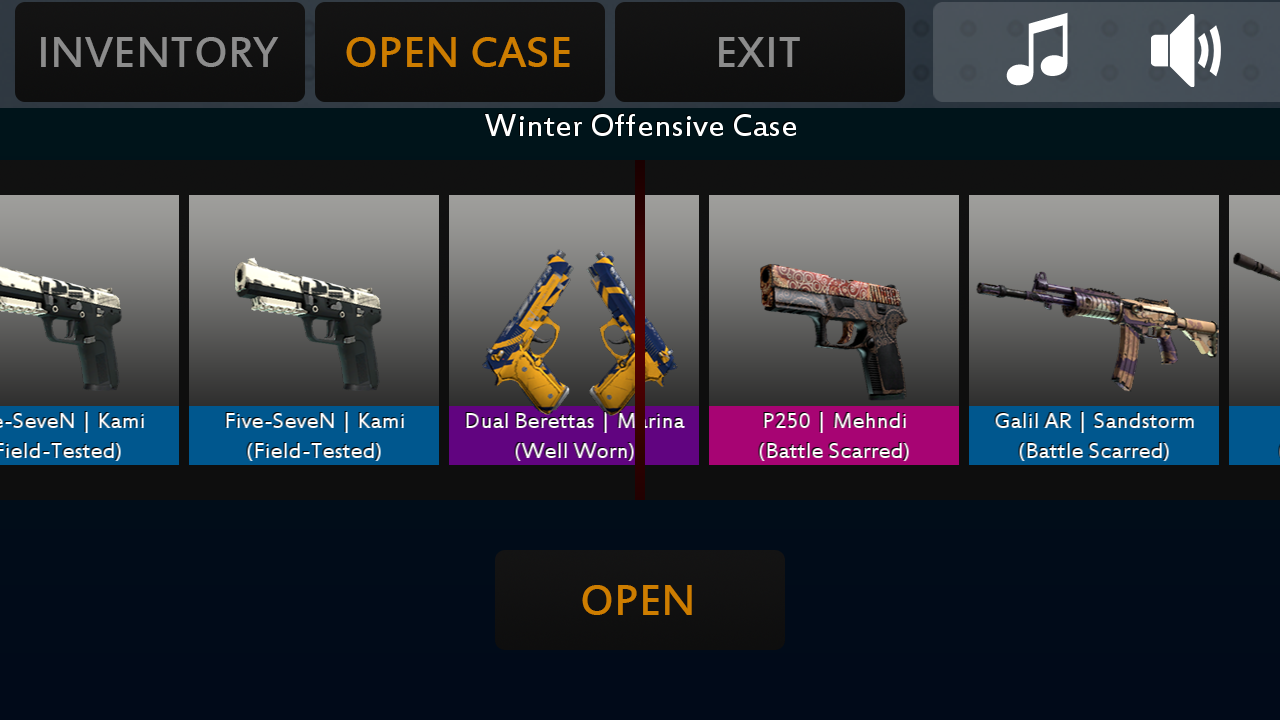The width and height of the screenshot is (1280, 720).
Task: Toggle the music note icon
Action: pos(1037,50)
